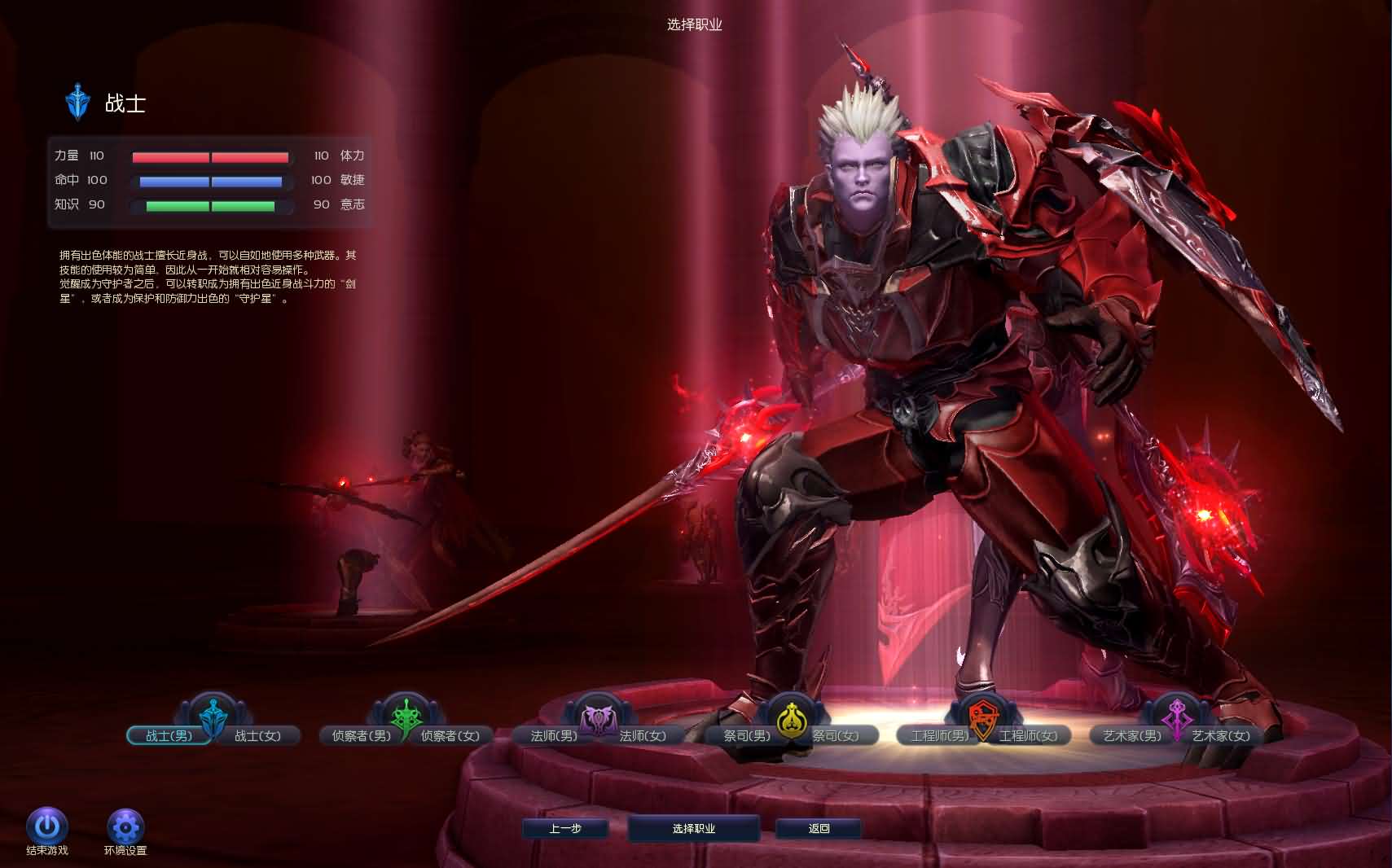
Task: Pick the 侦察者(男) male scout class
Action: point(361,736)
